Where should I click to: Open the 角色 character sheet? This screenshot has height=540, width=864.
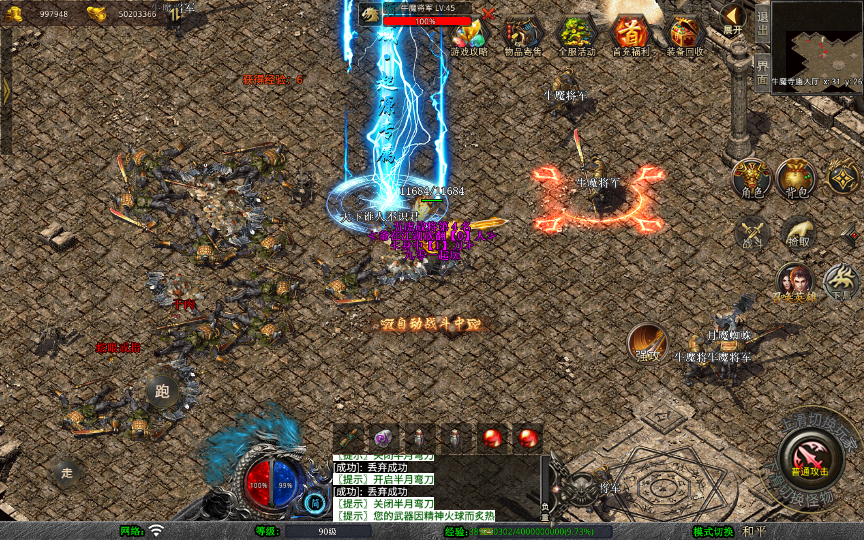750,178
